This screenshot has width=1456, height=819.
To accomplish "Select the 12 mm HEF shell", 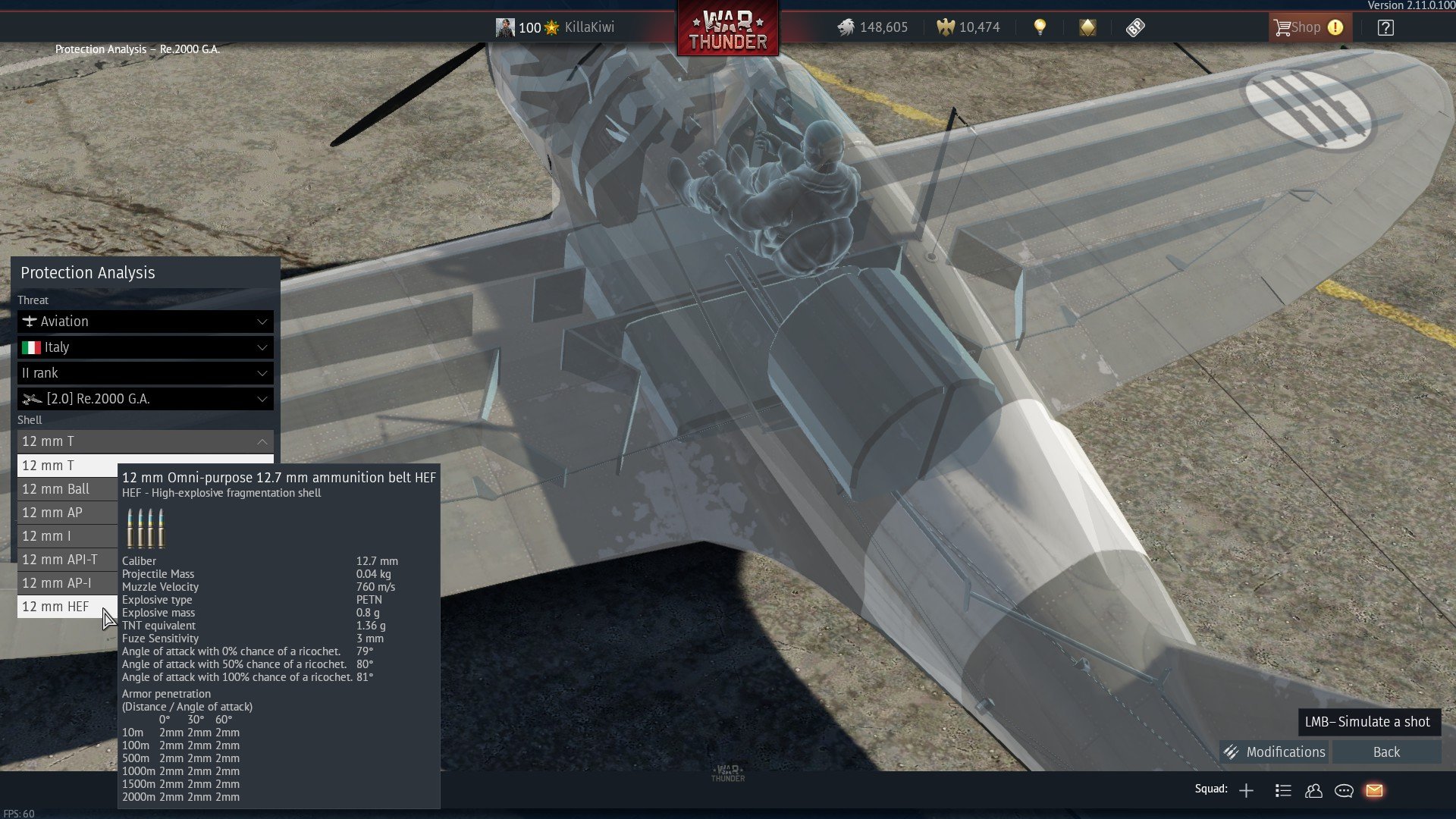I will pyautogui.click(x=55, y=607).
